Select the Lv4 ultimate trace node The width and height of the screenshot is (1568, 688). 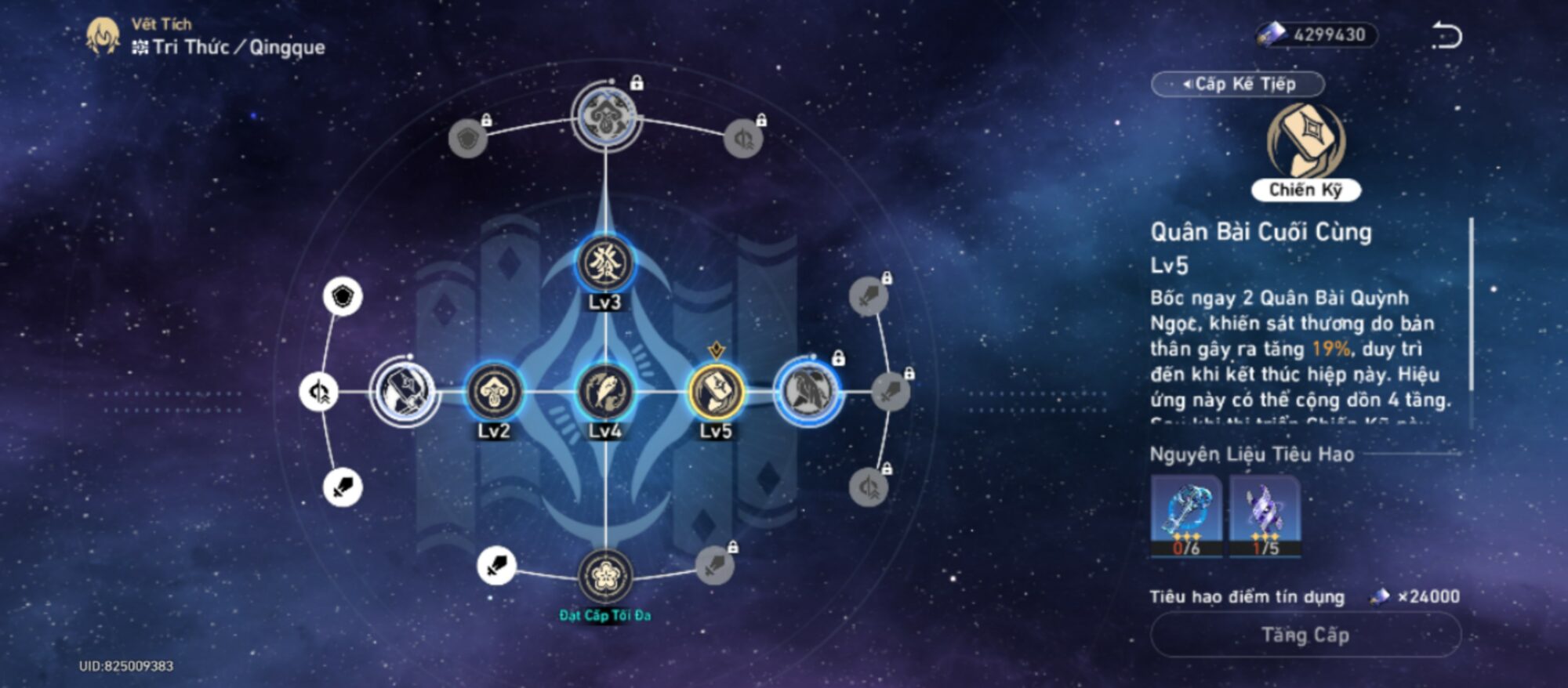tap(604, 391)
